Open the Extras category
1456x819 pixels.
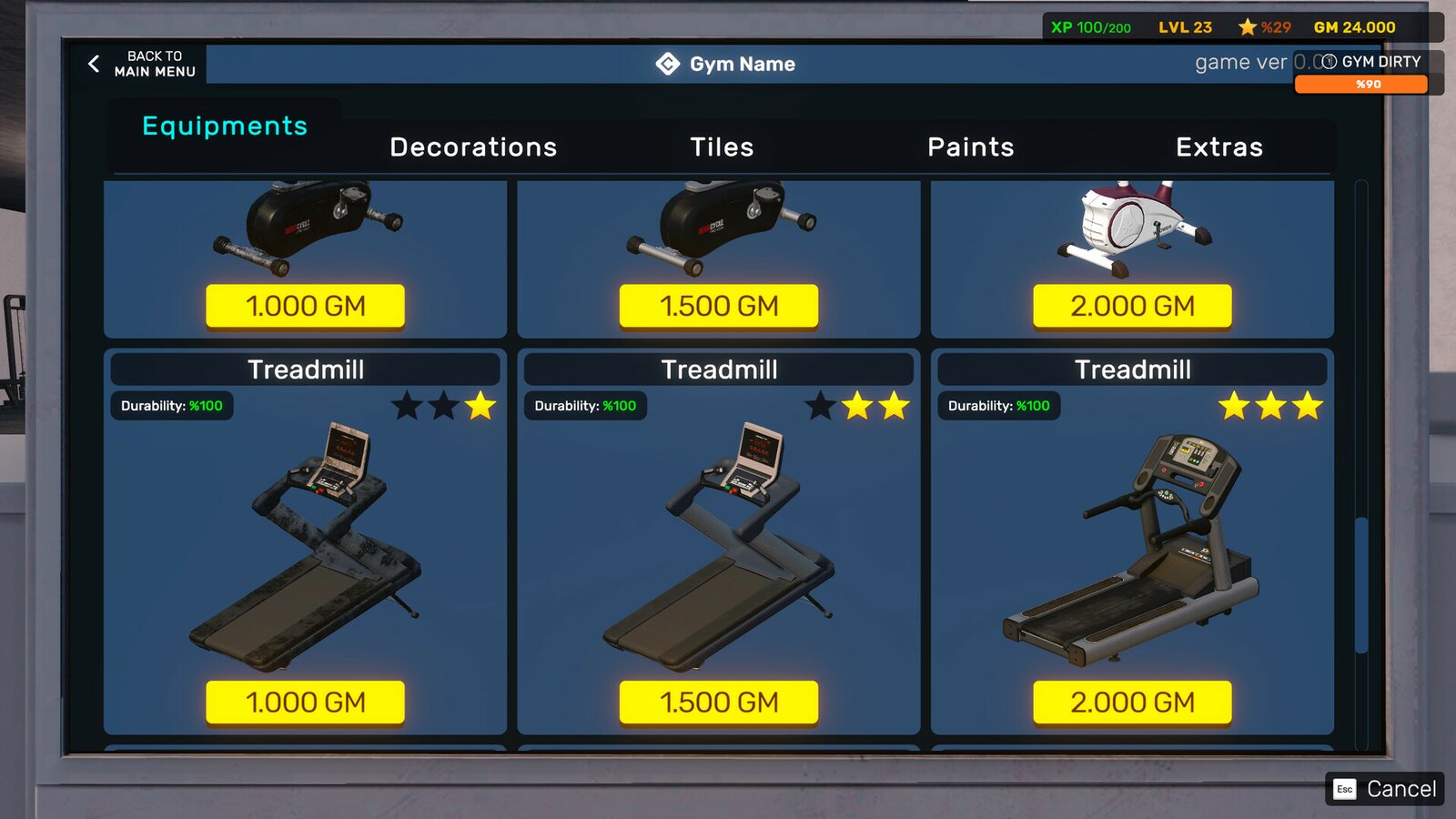tap(1219, 147)
